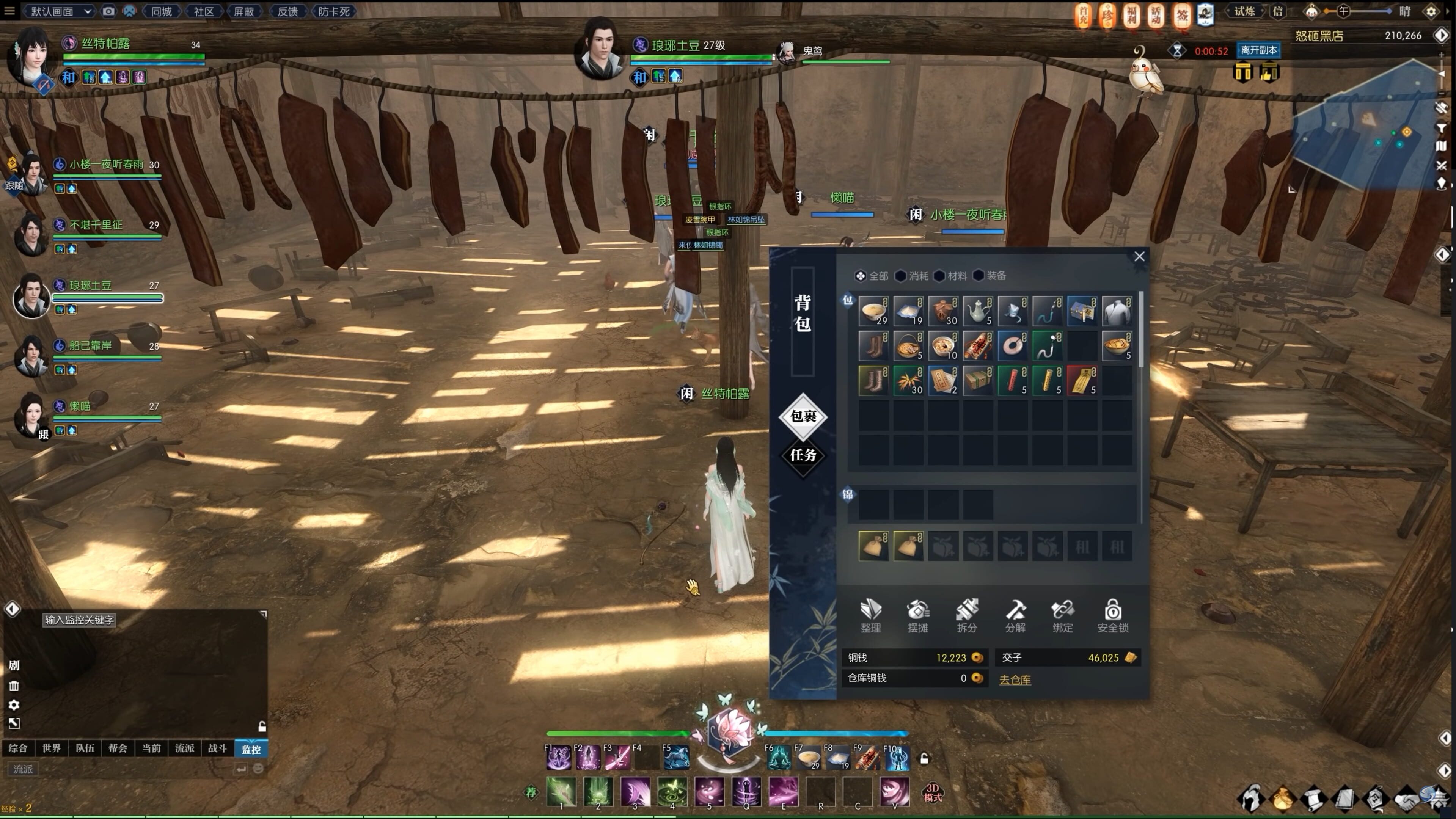Leave the dungeon with 离开副本

tap(1258, 50)
